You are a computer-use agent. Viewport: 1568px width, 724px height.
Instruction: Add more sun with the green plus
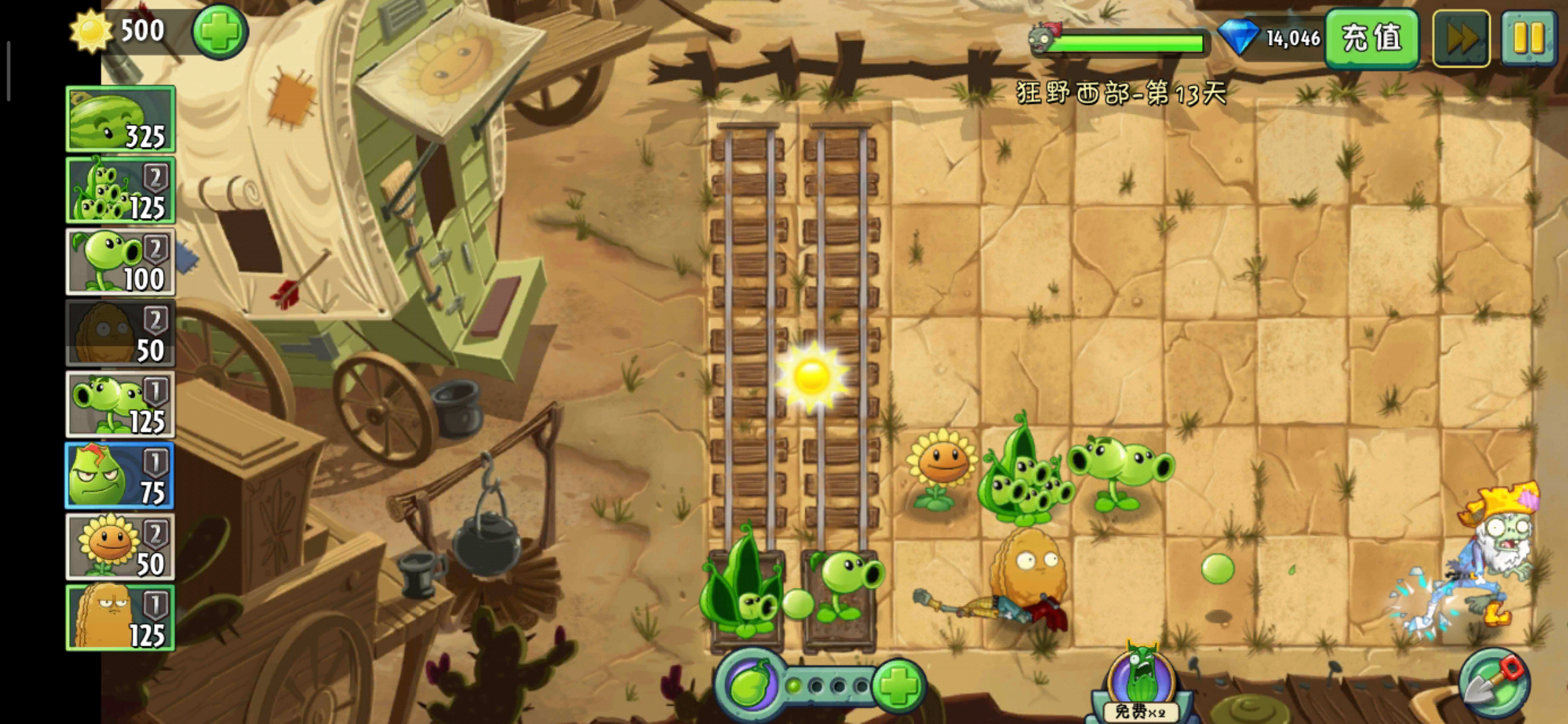coord(220,32)
